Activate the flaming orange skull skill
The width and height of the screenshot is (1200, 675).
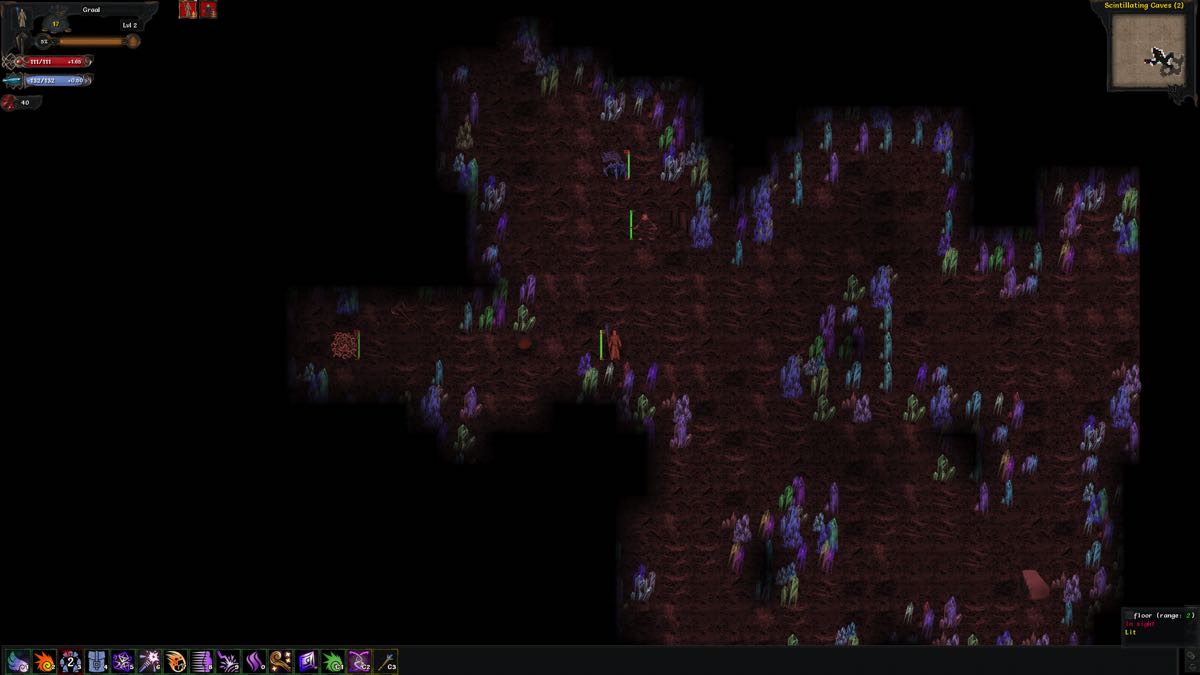[176, 661]
